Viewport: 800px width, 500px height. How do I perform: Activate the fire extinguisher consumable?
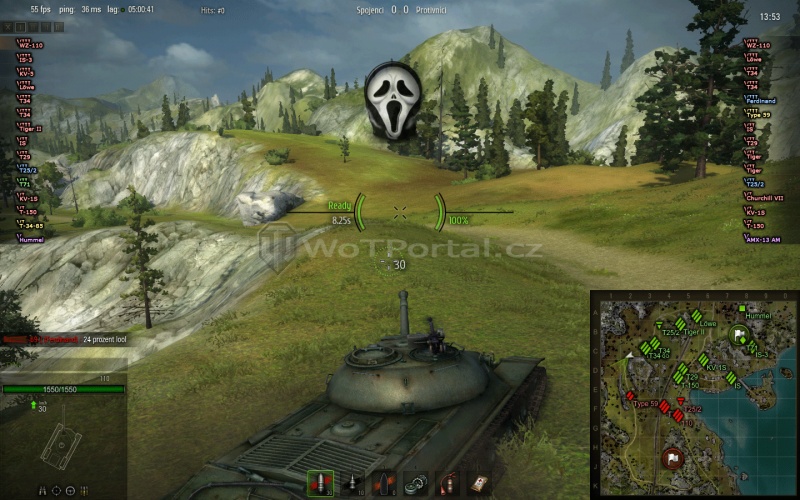450,482
